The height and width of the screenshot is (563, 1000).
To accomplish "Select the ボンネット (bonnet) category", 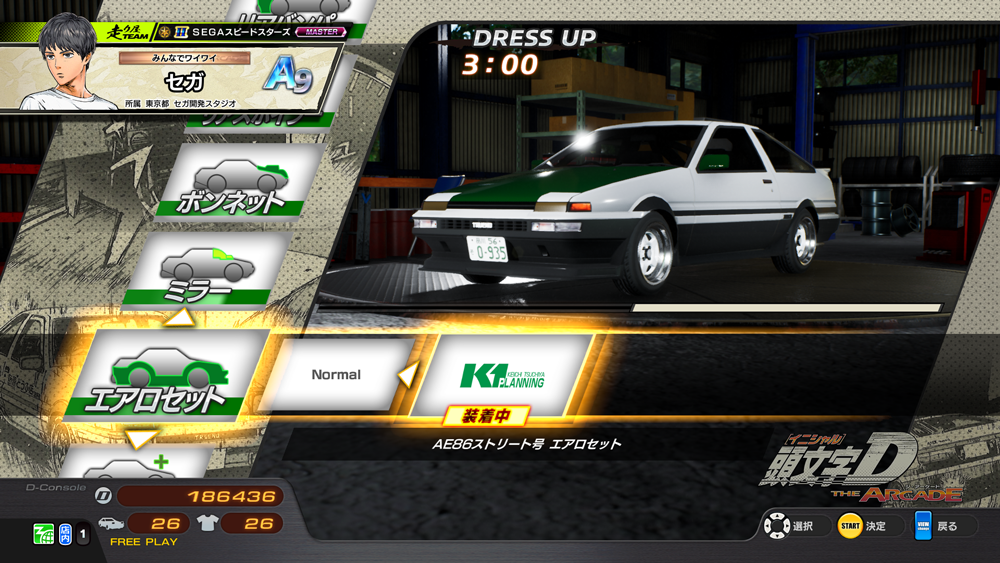I will click(x=230, y=184).
